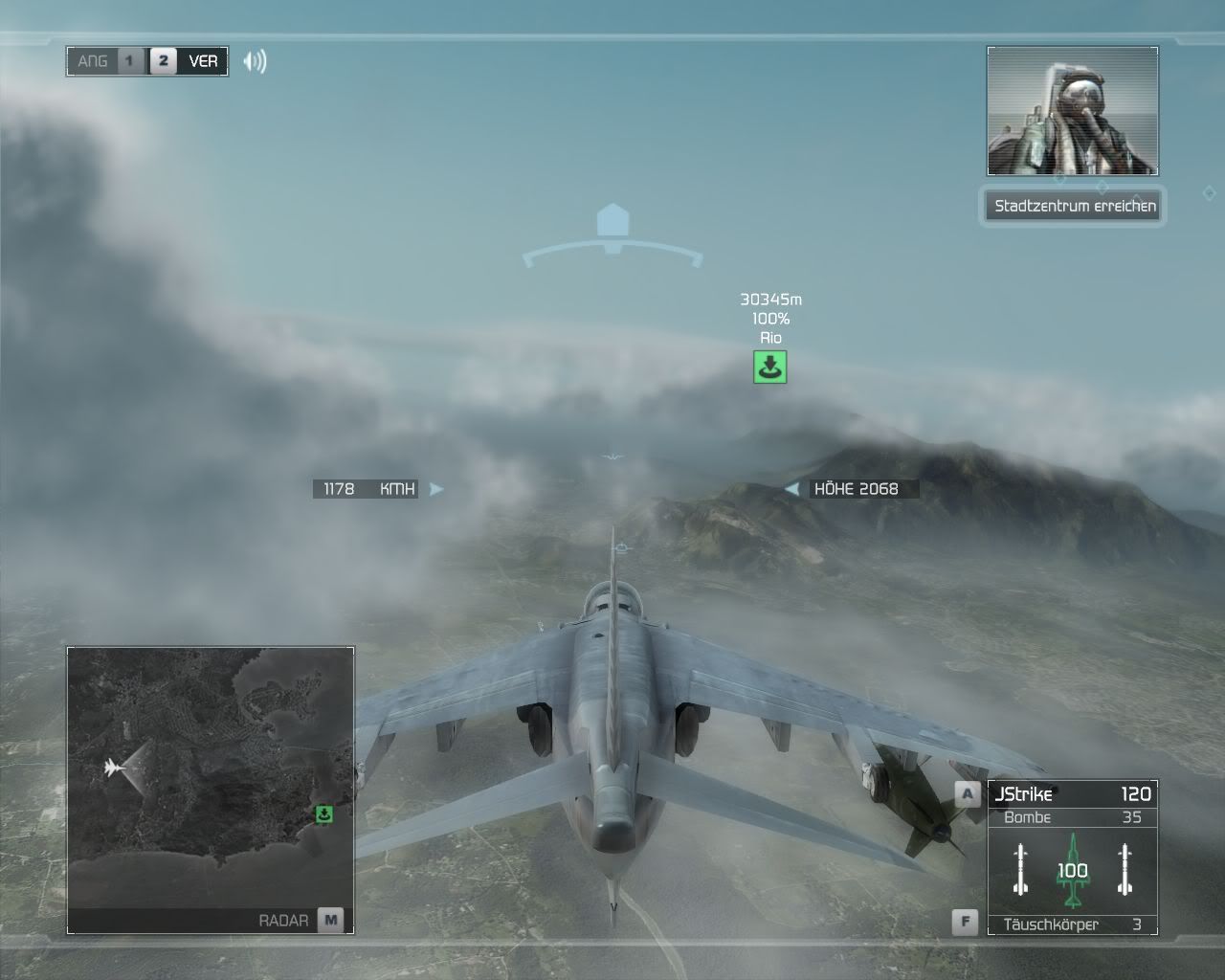Toggle the sound speaker icon
The height and width of the screenshot is (980, 1225).
(255, 61)
